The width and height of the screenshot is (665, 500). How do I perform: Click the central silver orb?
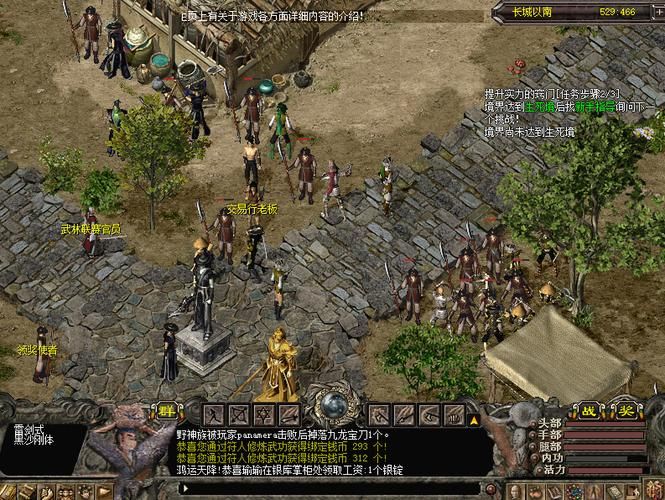click(x=331, y=407)
